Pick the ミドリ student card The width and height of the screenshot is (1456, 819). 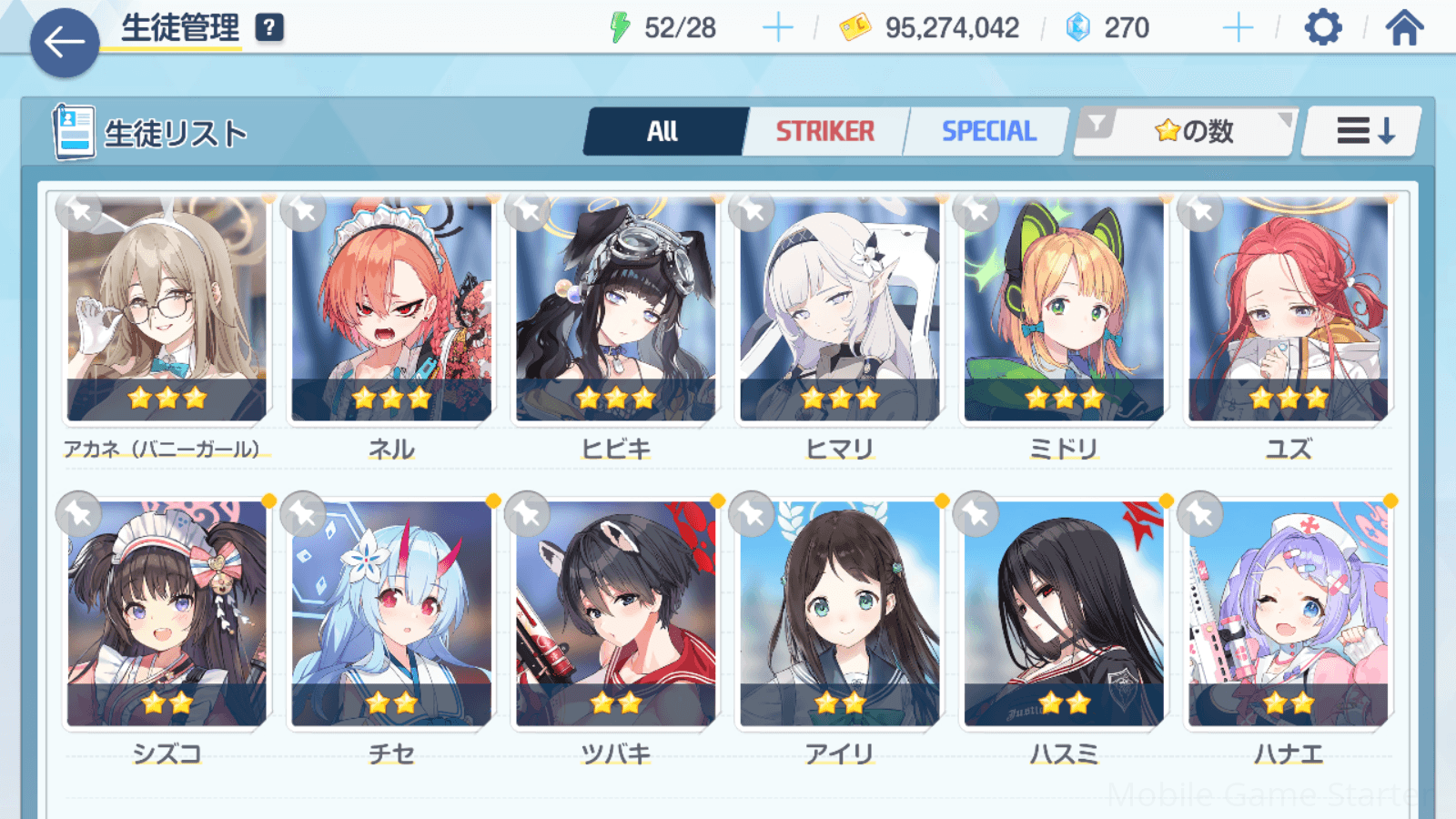(x=1064, y=309)
